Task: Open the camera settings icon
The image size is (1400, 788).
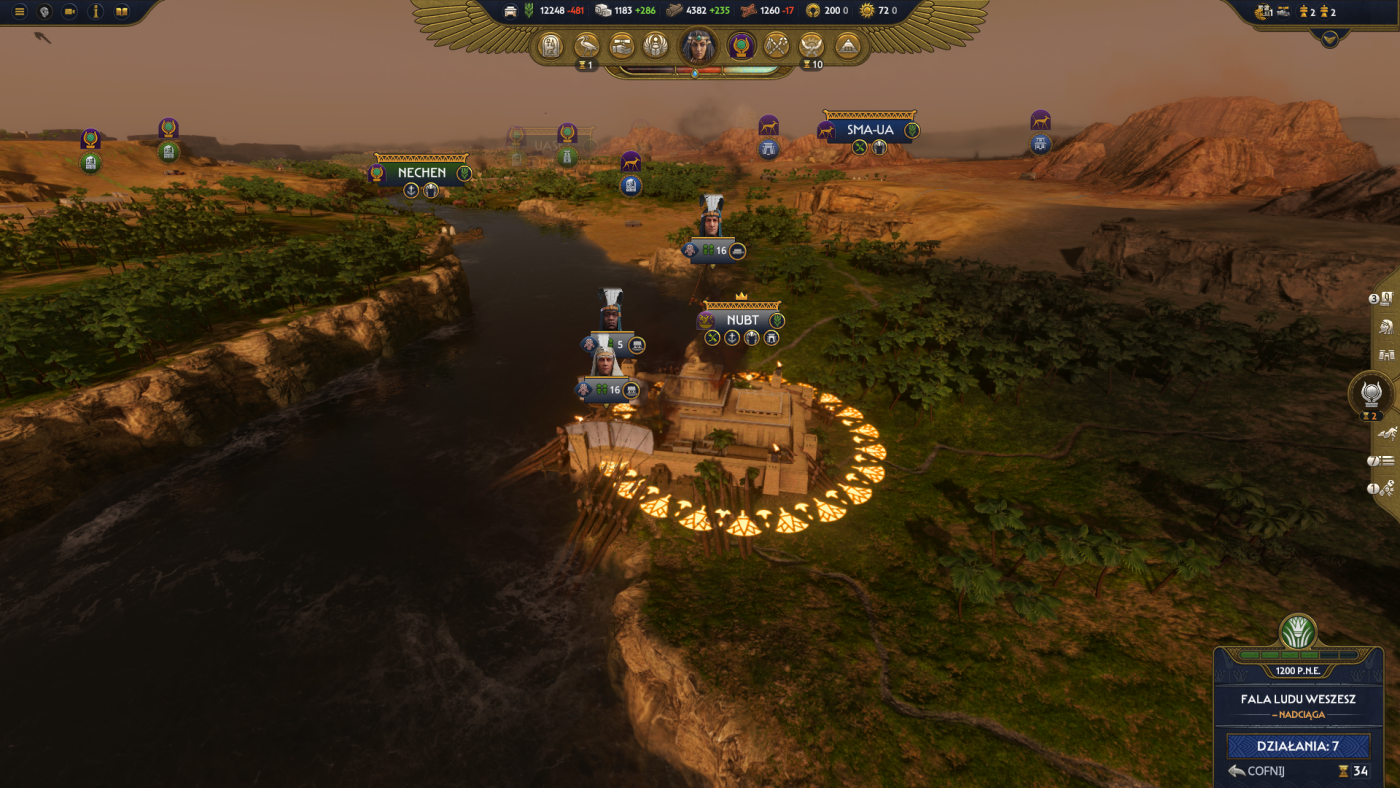Action: point(70,12)
